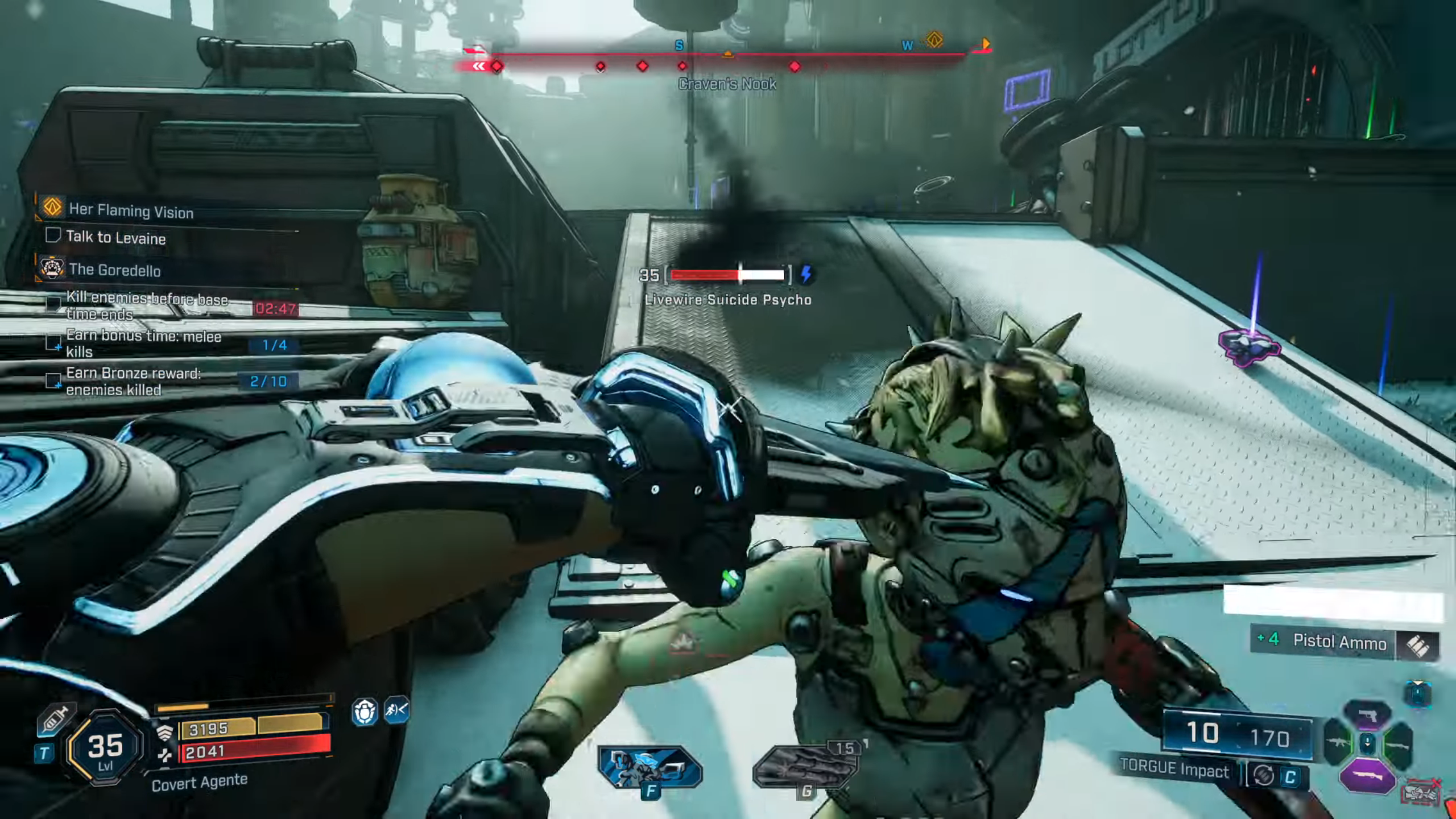This screenshot has height=819, width=1456.
Task: Activate the blue action skill icon
Action: coord(650,768)
